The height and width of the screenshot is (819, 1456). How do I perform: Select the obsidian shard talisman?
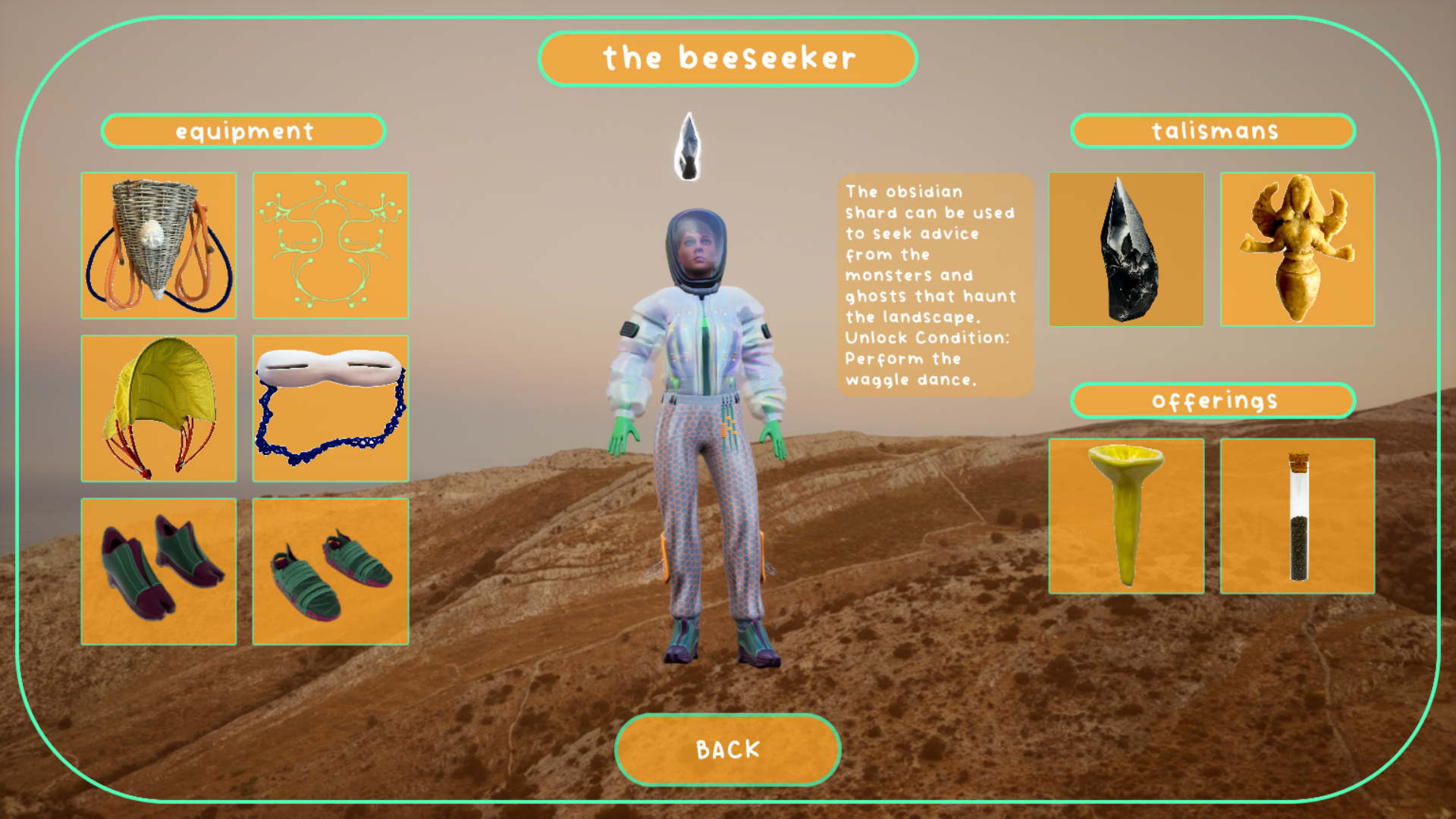coord(1126,249)
